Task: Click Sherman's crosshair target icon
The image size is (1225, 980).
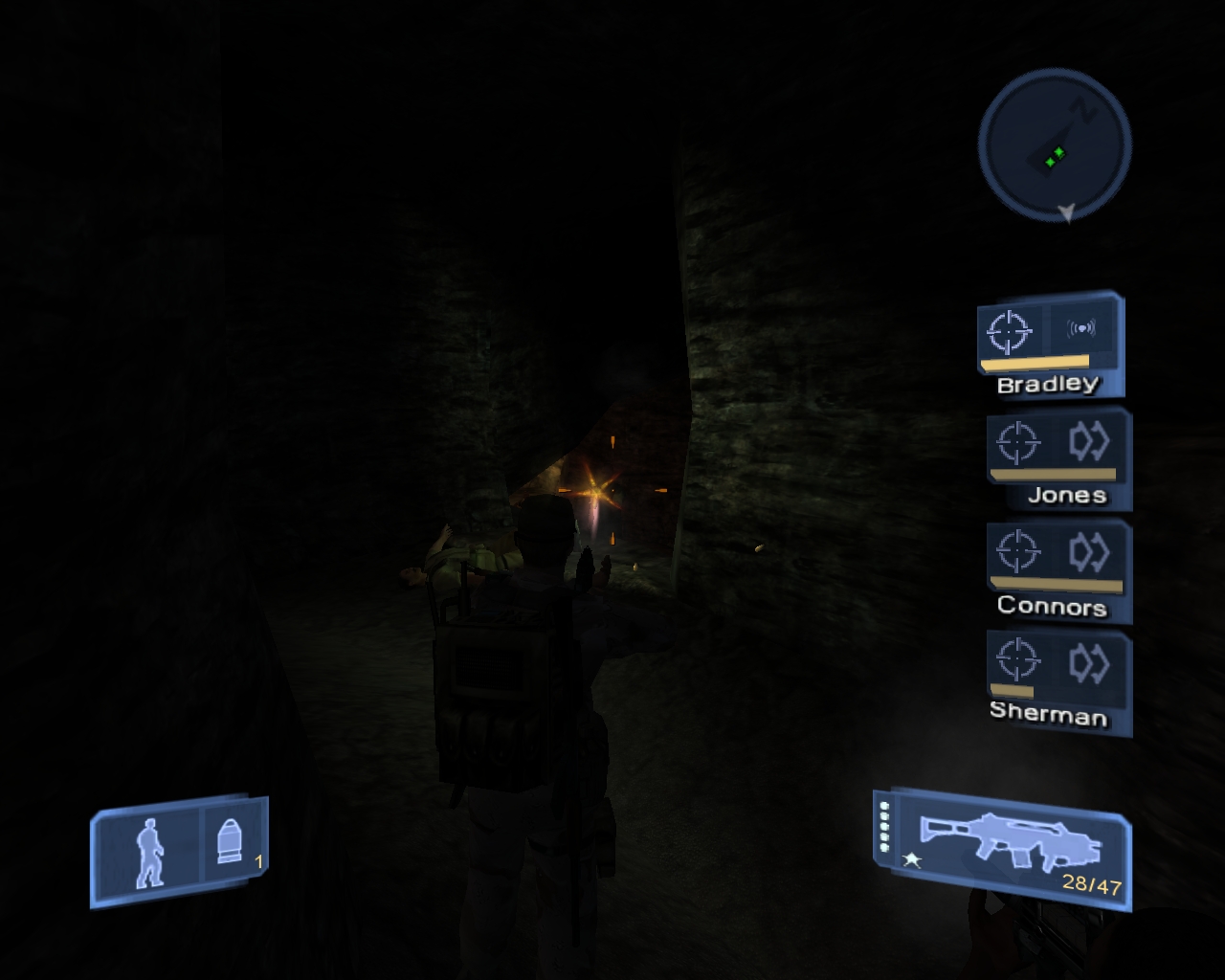Action: pyautogui.click(x=1016, y=660)
